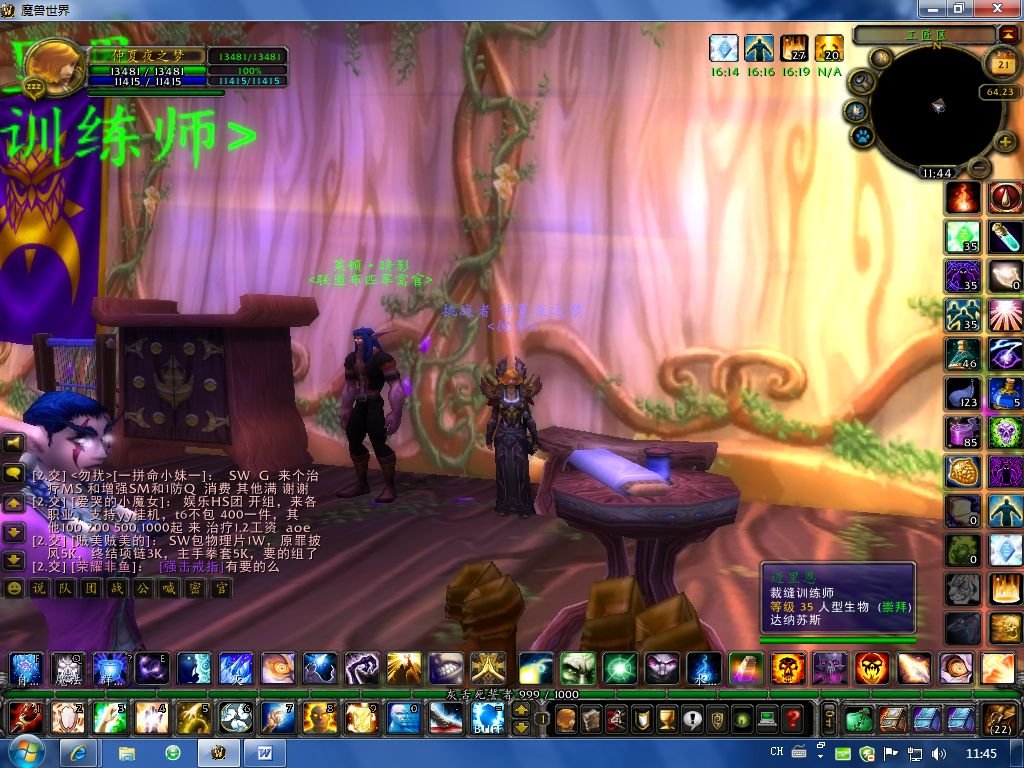Select the player portrait of the blonde character
1024x768 pixels.
click(52, 66)
